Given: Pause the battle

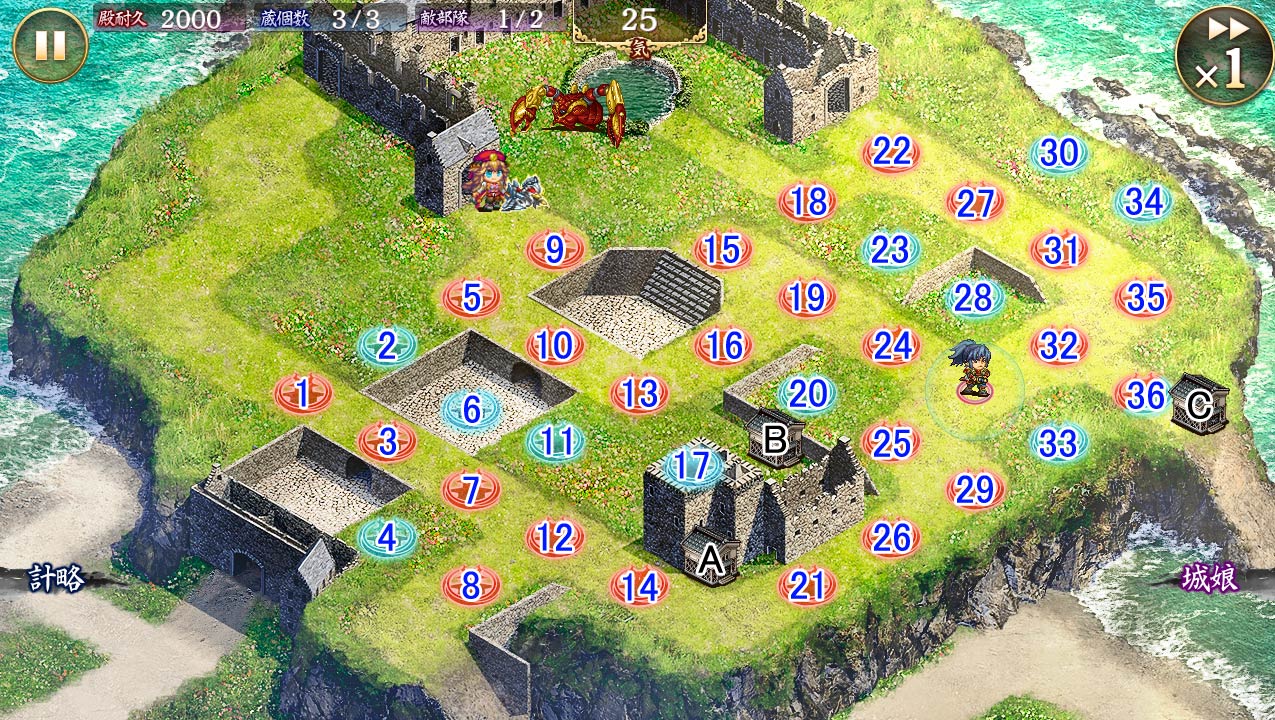Looking at the screenshot, I should (50, 45).
